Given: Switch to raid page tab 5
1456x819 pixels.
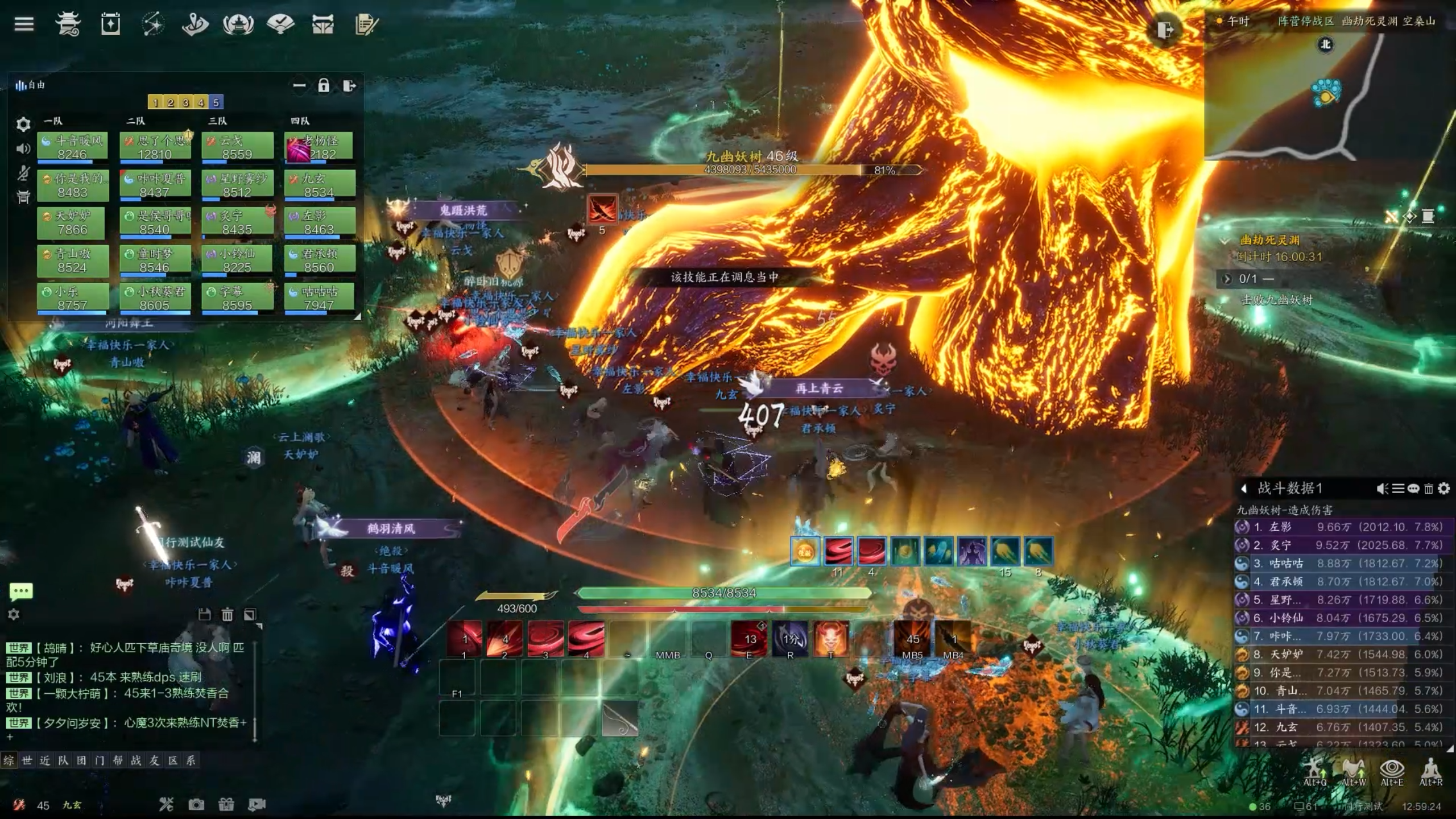Looking at the screenshot, I should click(x=216, y=102).
